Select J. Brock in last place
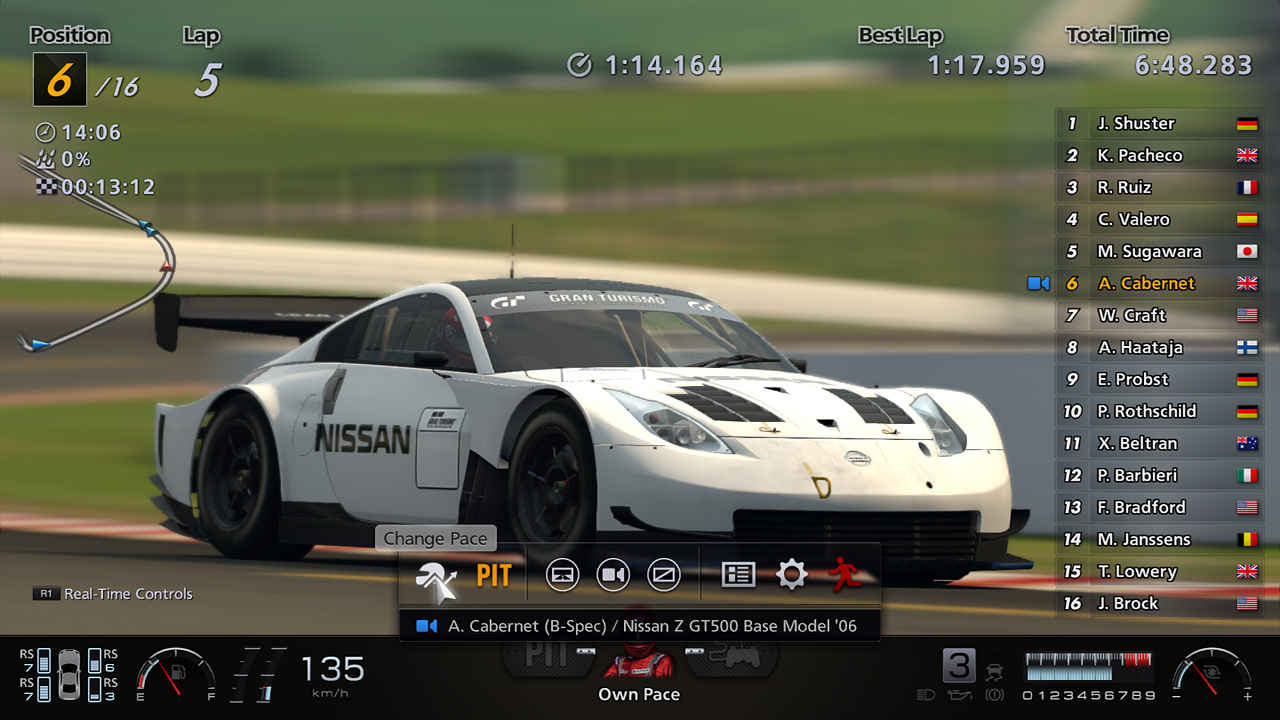 tap(1158, 604)
